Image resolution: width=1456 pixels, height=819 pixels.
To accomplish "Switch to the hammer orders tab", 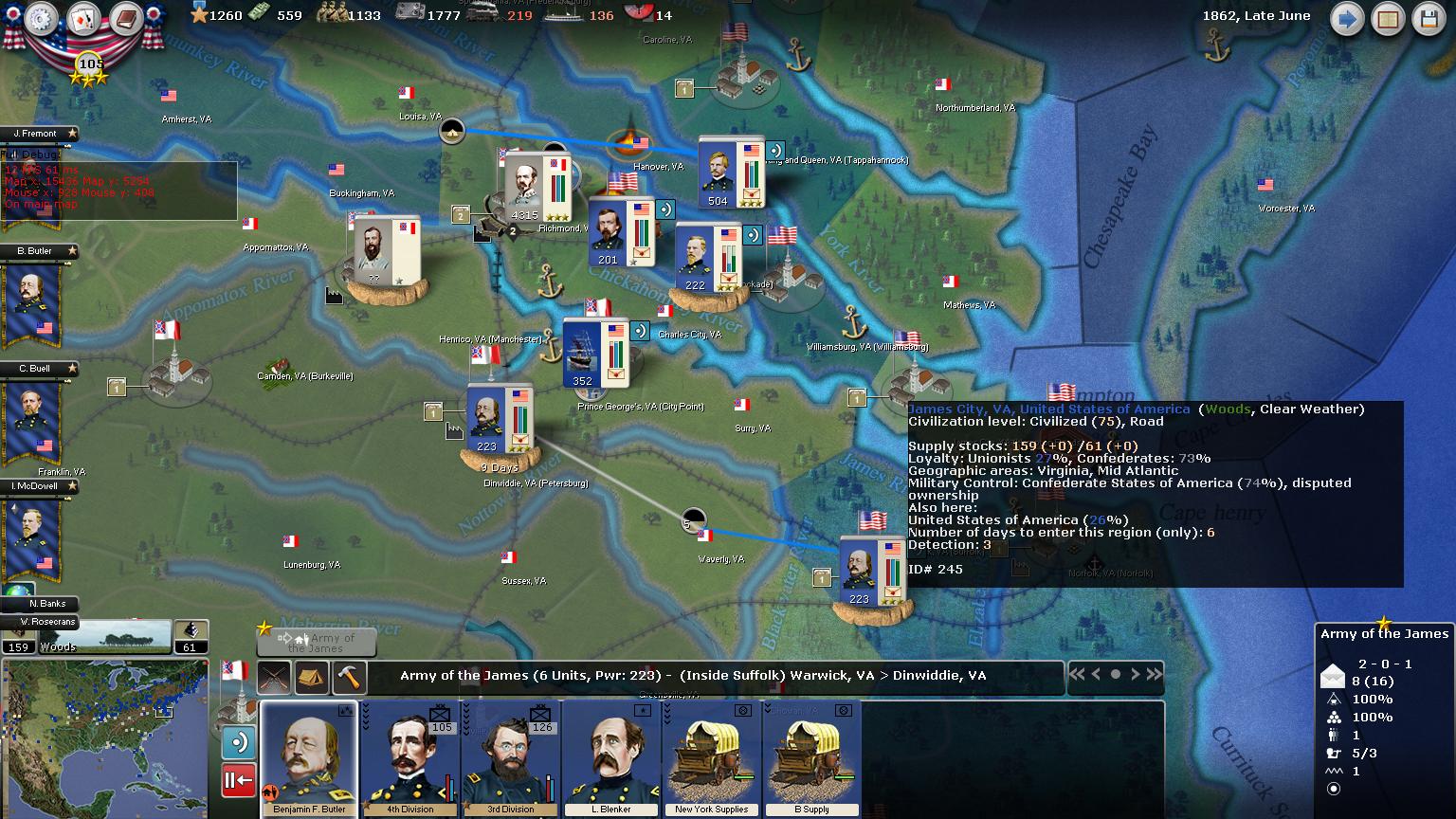I will tap(349, 677).
